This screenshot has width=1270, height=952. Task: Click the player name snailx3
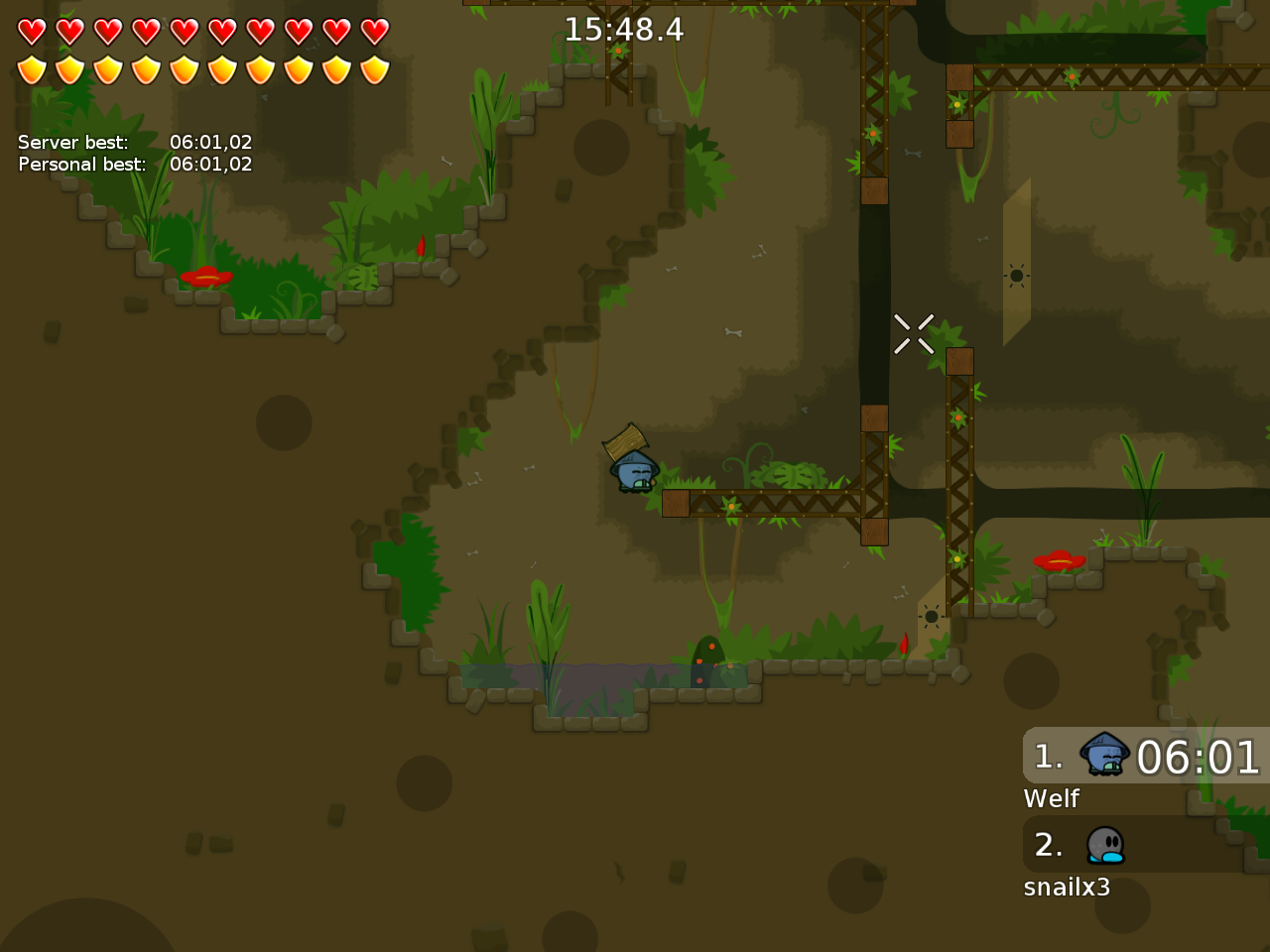point(1068,887)
